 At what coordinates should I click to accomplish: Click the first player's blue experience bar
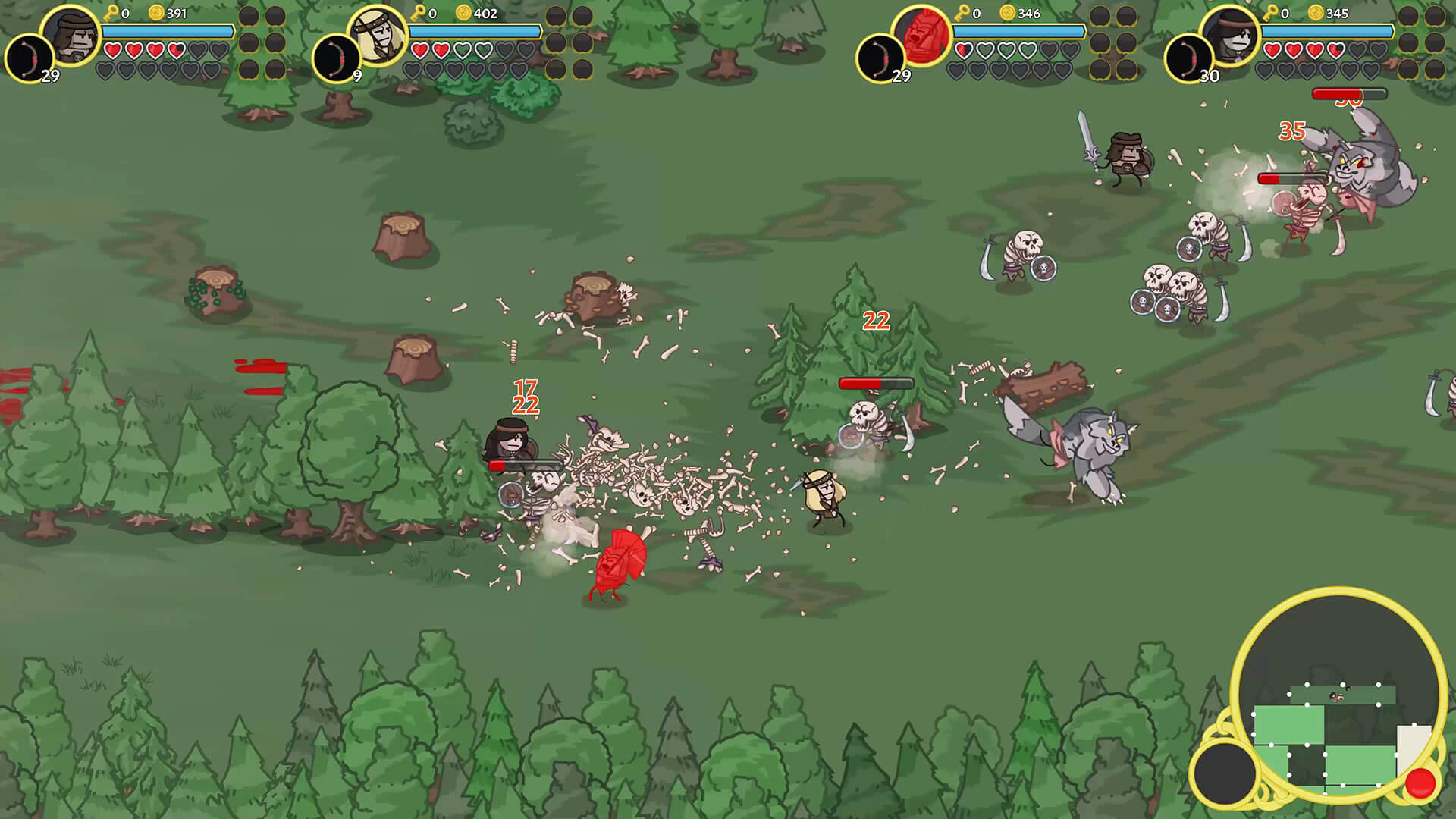(x=167, y=32)
